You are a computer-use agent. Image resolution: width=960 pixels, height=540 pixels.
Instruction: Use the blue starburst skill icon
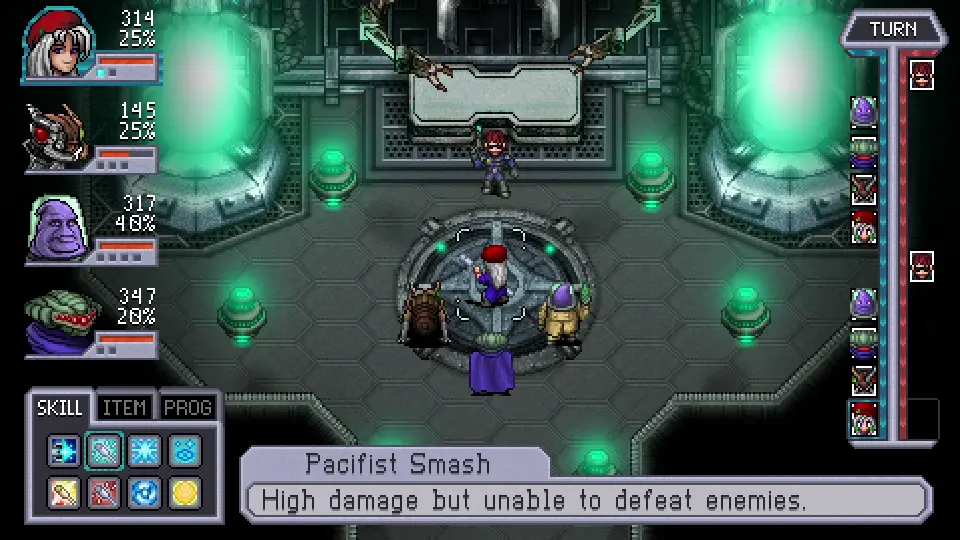pyautogui.click(x=144, y=452)
